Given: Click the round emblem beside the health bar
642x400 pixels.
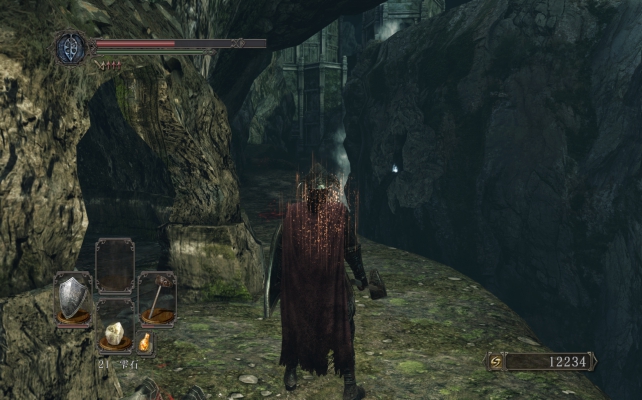Looking at the screenshot, I should point(72,48).
